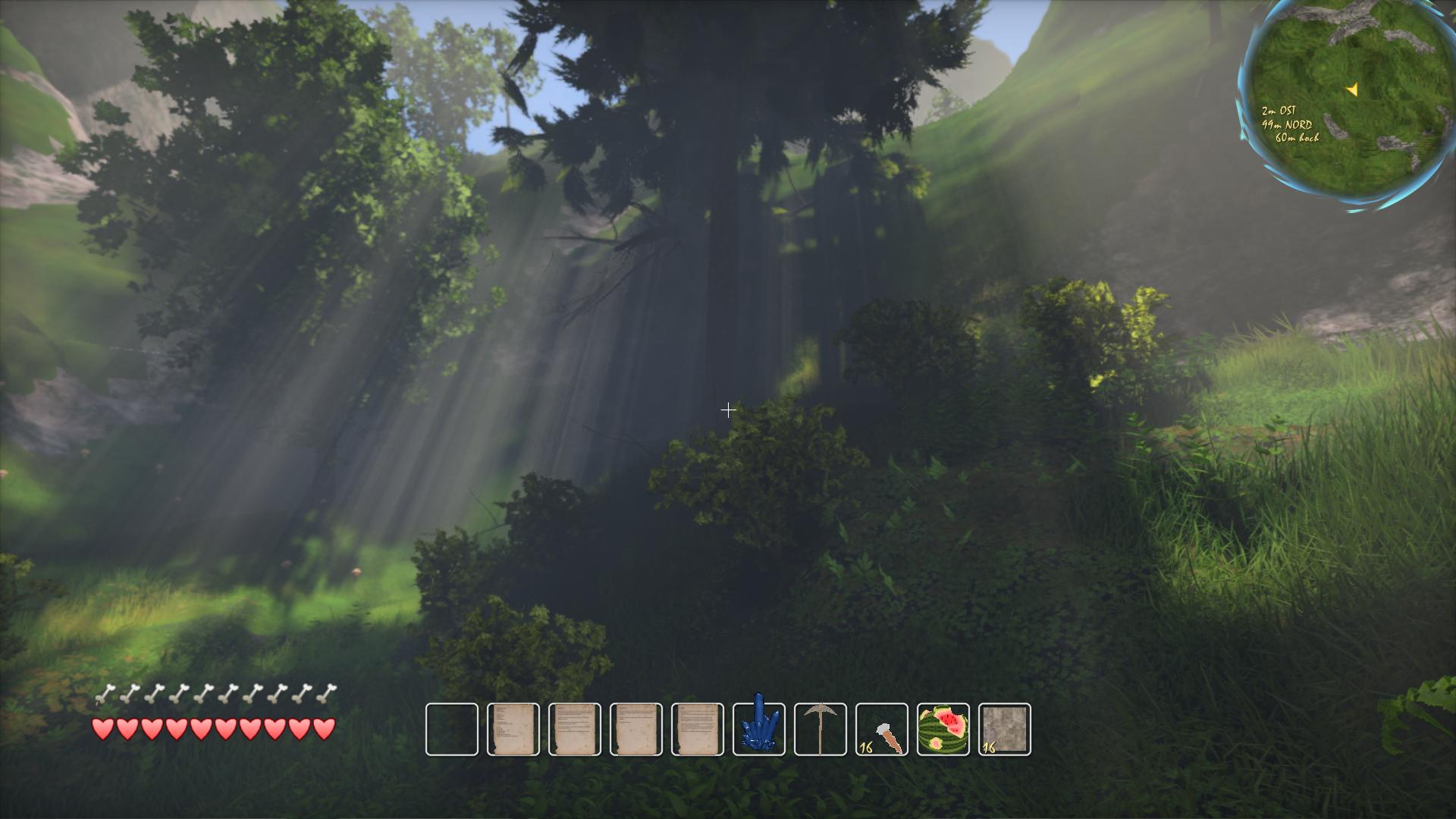Select the watermelon in the hotbar

click(943, 729)
